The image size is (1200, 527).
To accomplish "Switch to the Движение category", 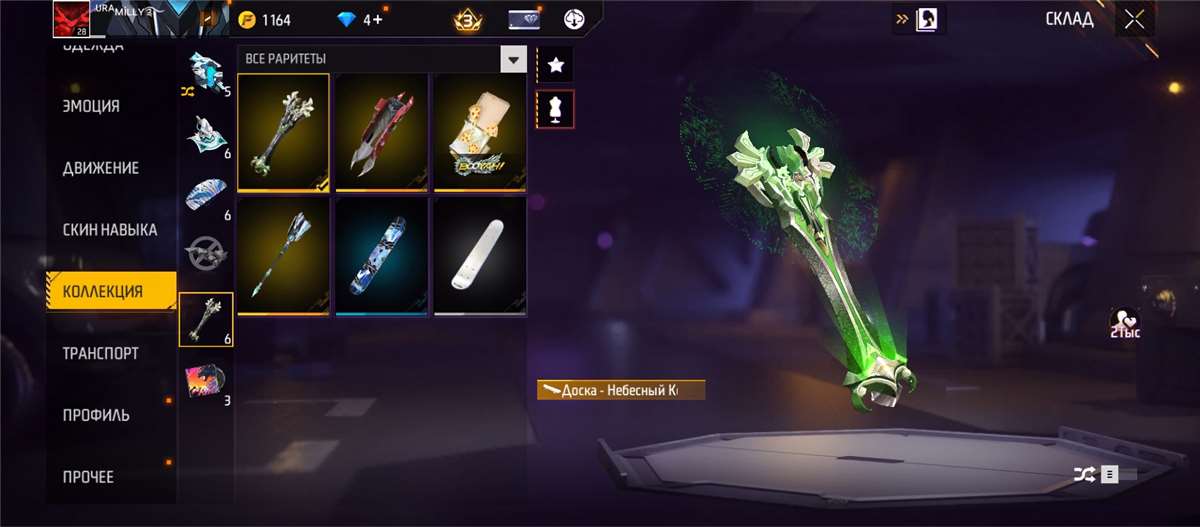I will pos(100,168).
